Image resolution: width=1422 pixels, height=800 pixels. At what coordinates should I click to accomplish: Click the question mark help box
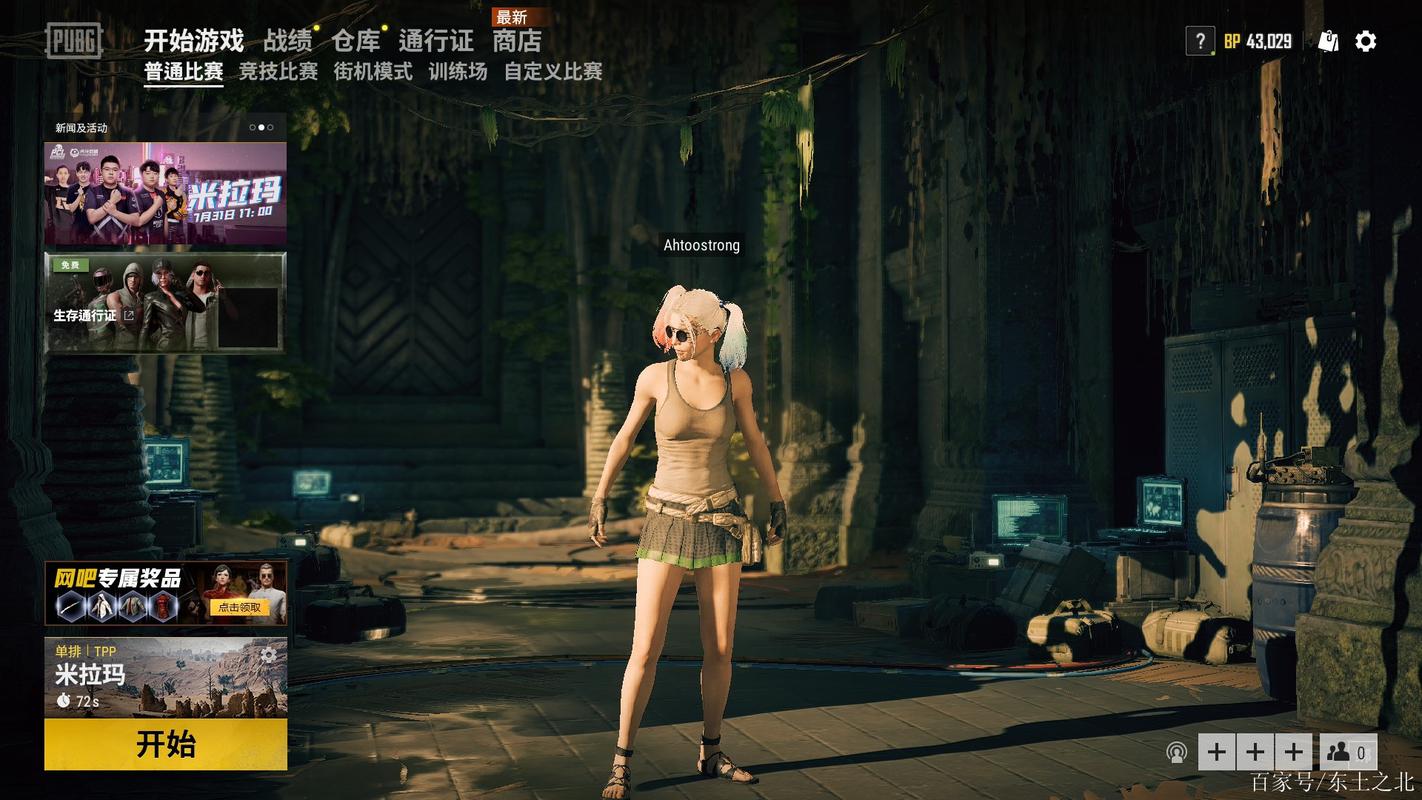coord(1199,41)
